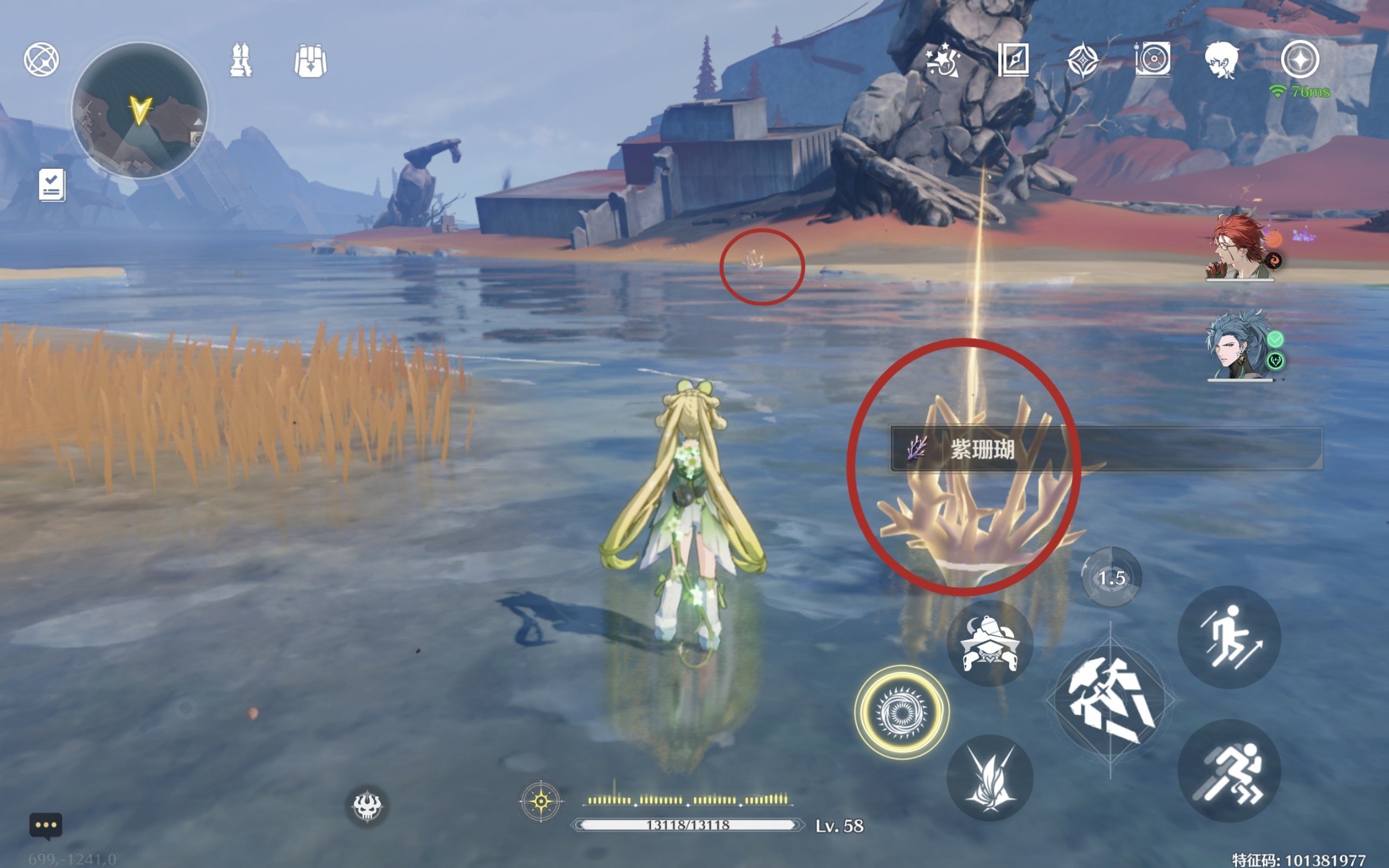Tap the large basic attack button
The image size is (1389, 868).
pyautogui.click(x=1110, y=701)
